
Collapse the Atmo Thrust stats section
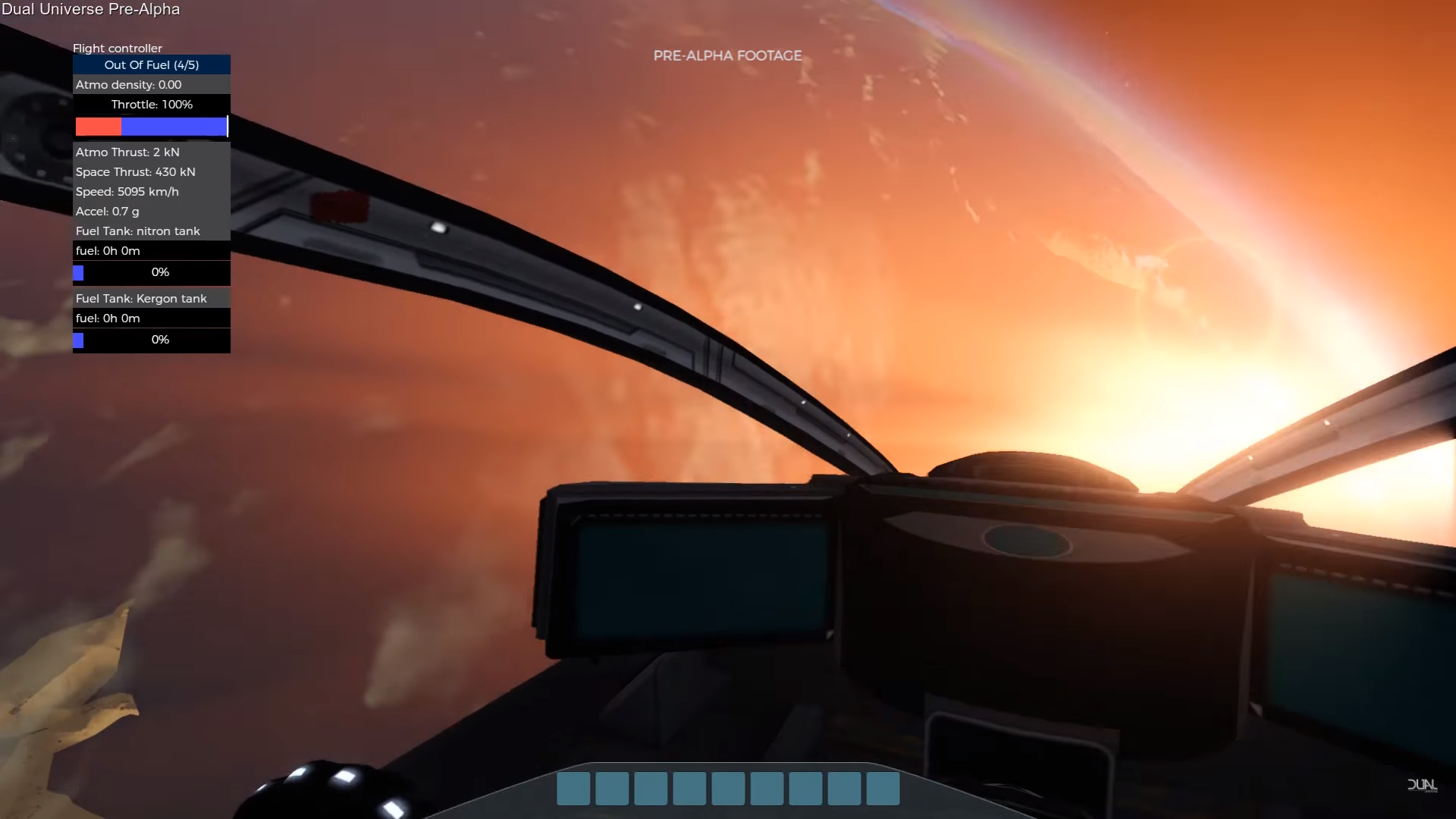(127, 152)
